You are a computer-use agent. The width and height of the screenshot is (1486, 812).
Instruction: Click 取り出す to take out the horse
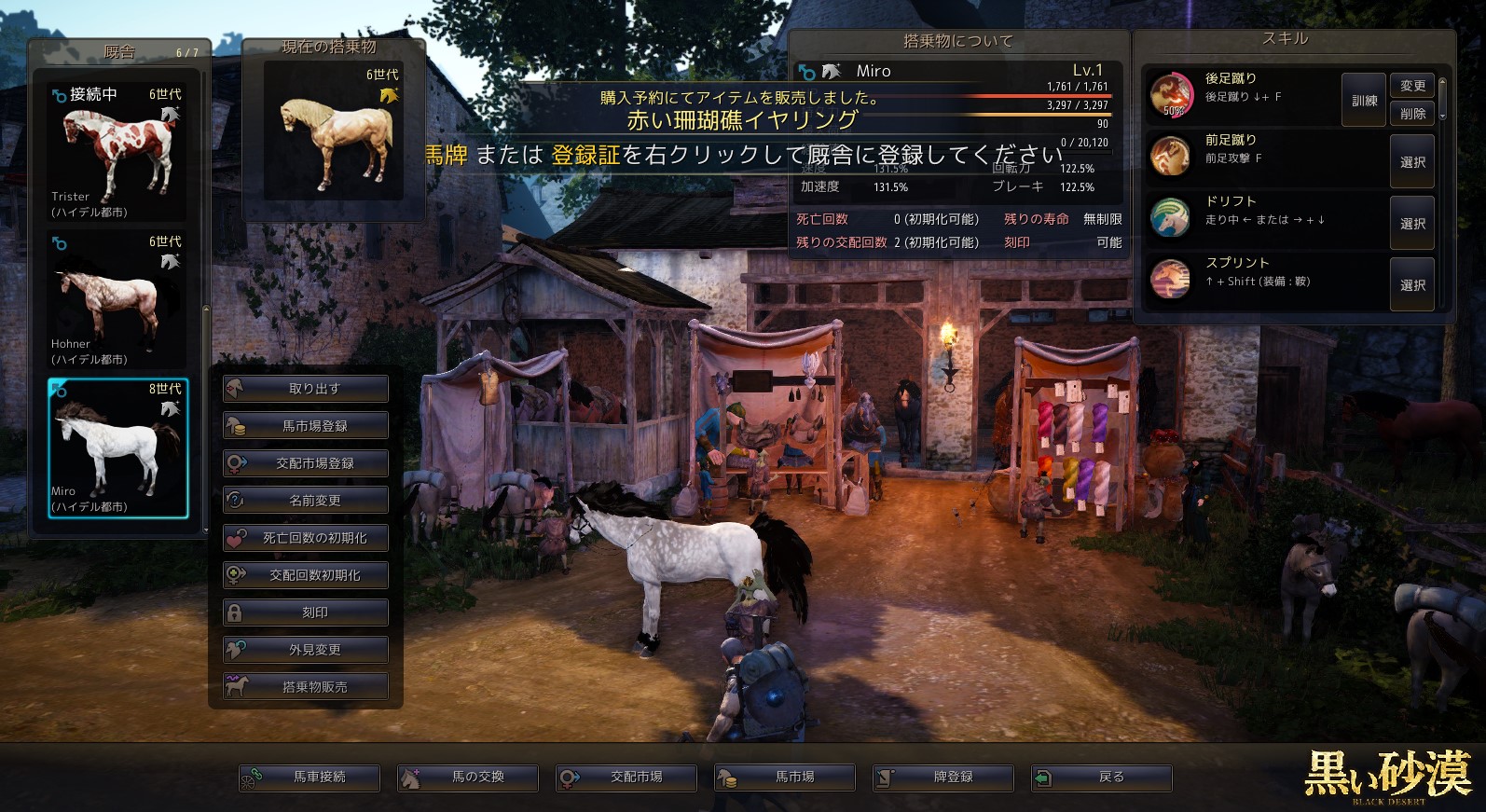(x=306, y=389)
